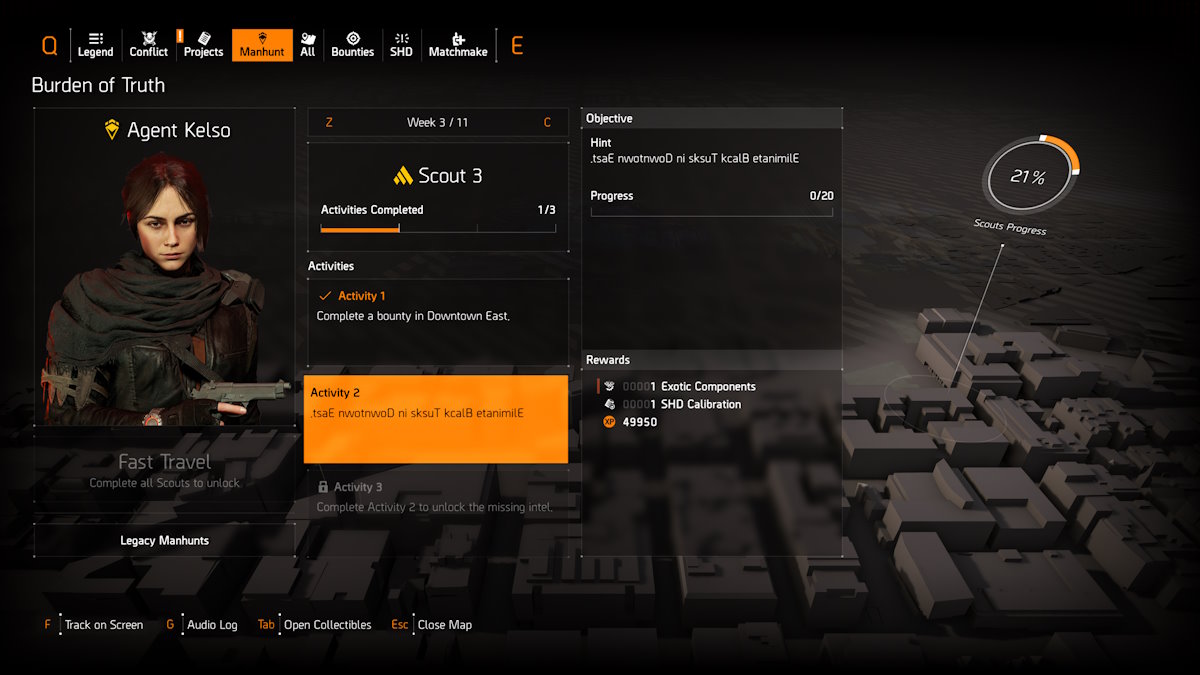This screenshot has width=1200, height=675.
Task: Click the Scout 3 progress panel
Action: [x=437, y=195]
